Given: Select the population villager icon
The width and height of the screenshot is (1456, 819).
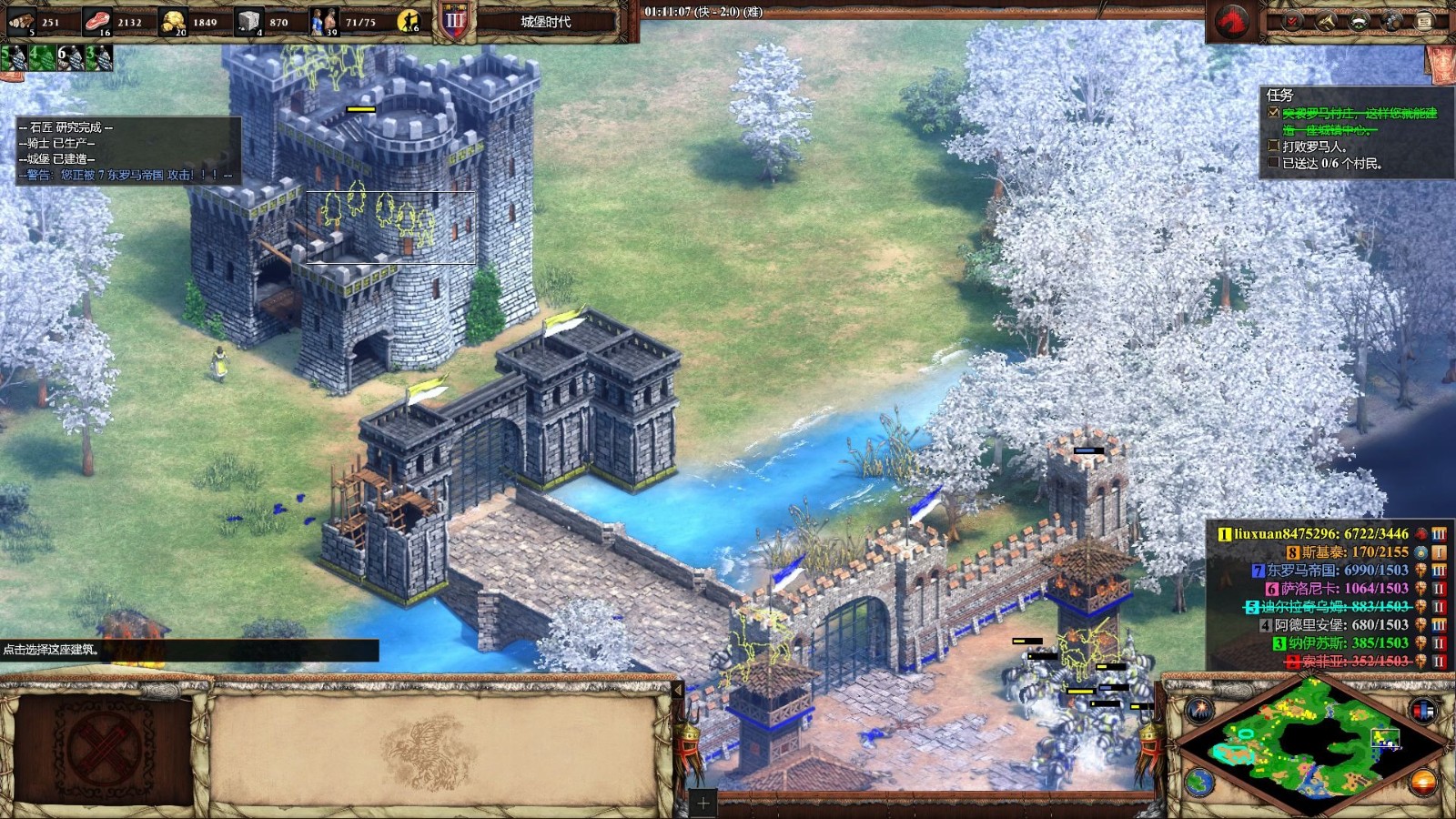Looking at the screenshot, I should tap(323, 21).
